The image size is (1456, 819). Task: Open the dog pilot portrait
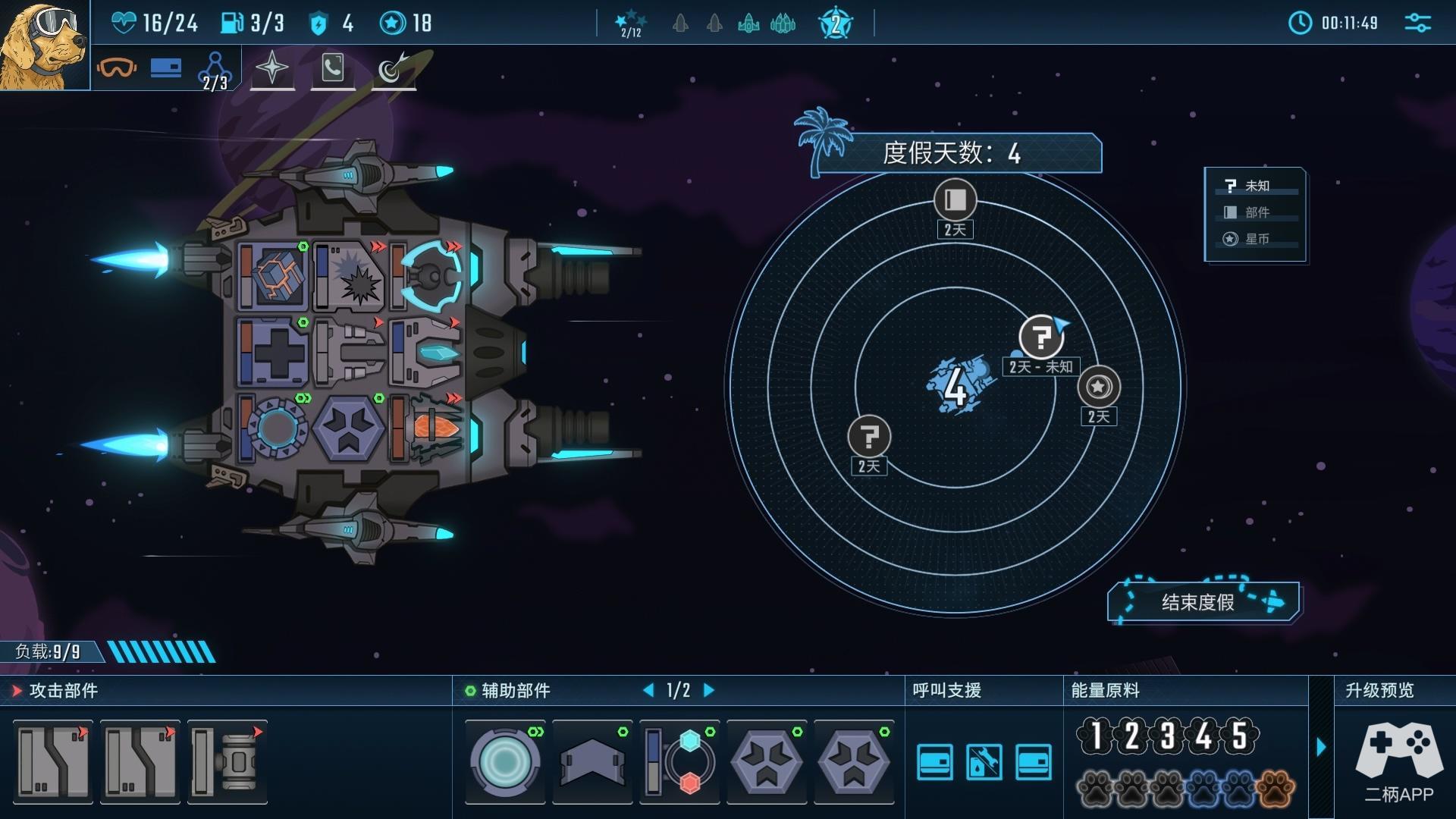pos(44,45)
